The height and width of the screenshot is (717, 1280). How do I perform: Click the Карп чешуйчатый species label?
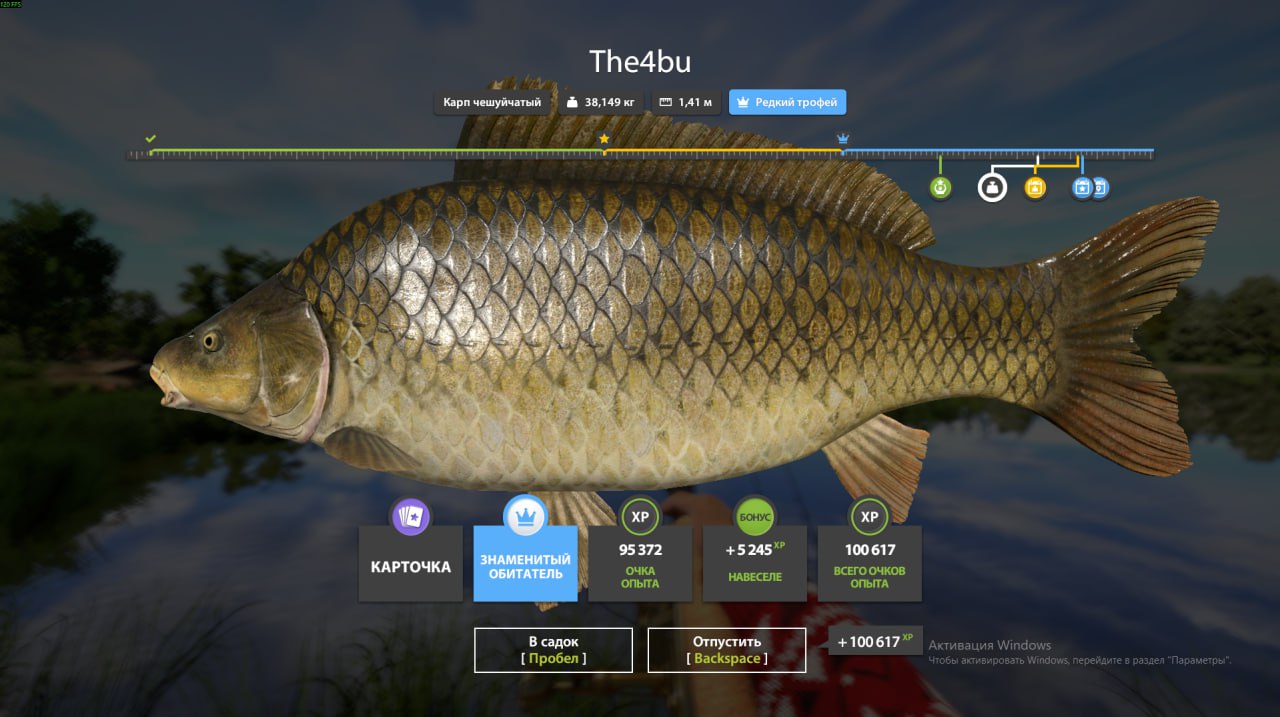coord(493,102)
